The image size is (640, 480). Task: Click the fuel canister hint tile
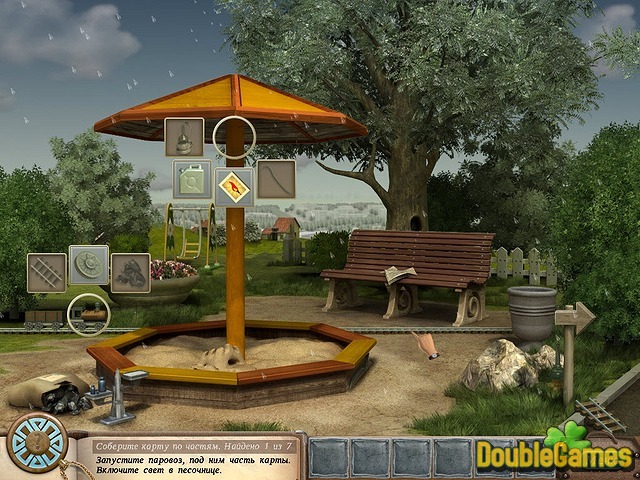tap(191, 180)
